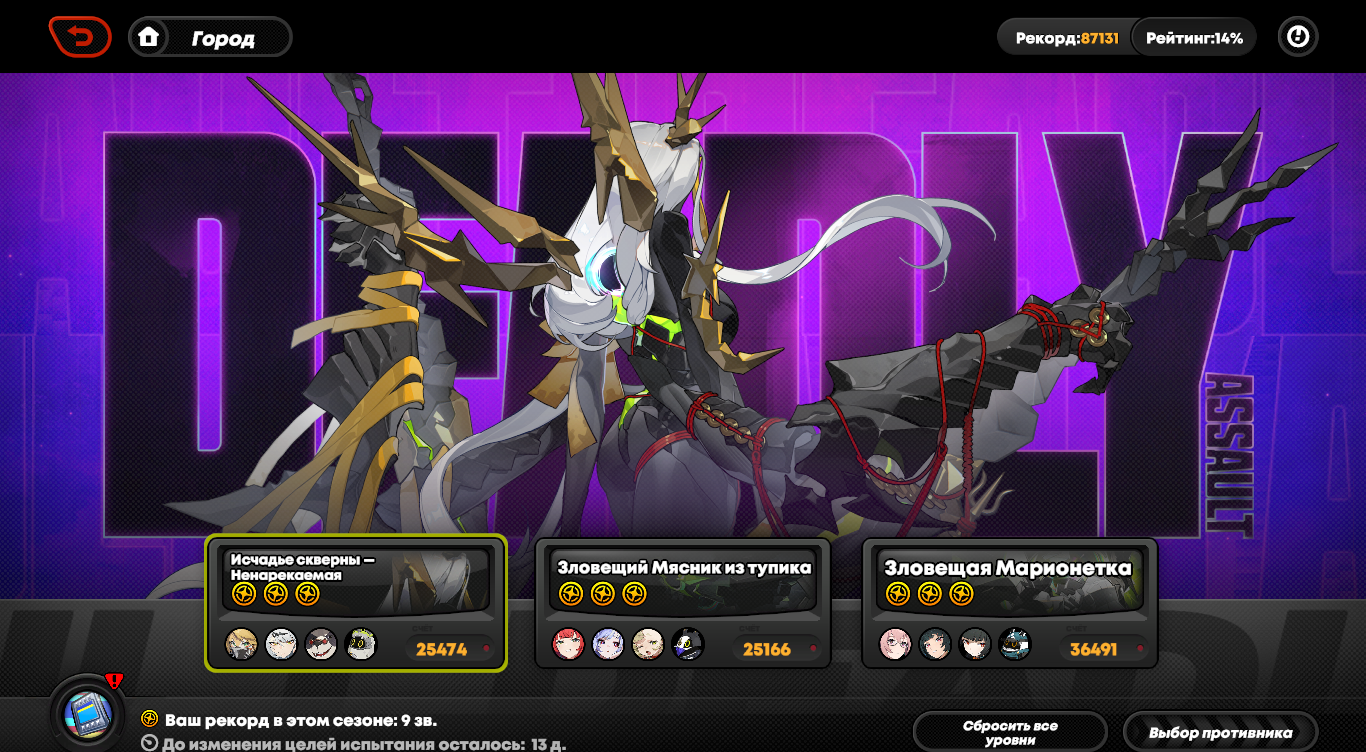Click the Сбросить все уровни button

tap(1010, 732)
